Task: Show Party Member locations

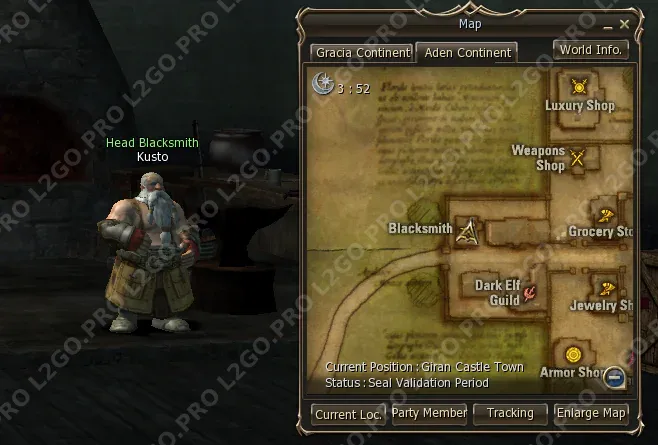Action: click(429, 412)
